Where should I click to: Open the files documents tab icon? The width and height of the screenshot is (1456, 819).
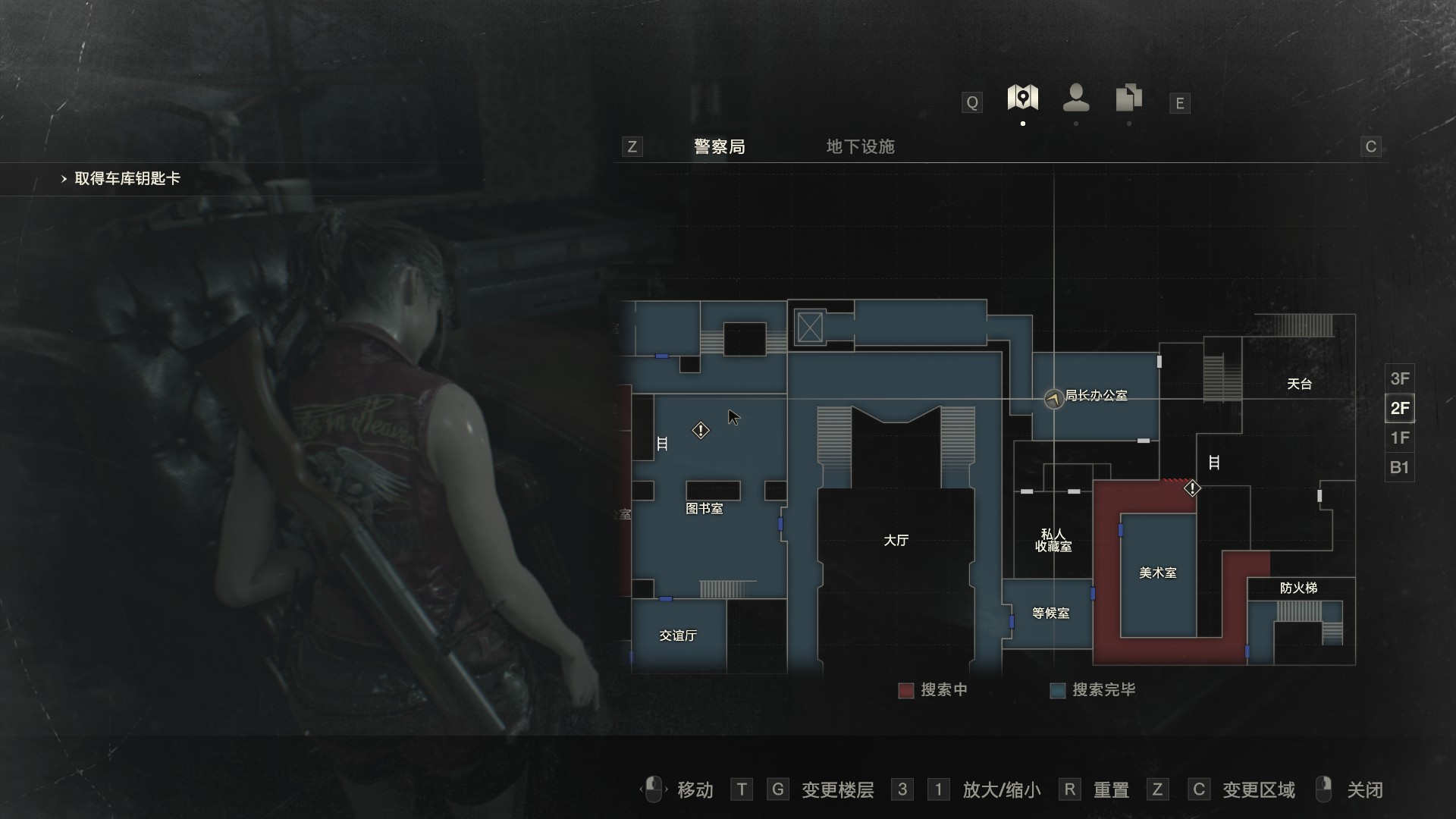pos(1128,98)
